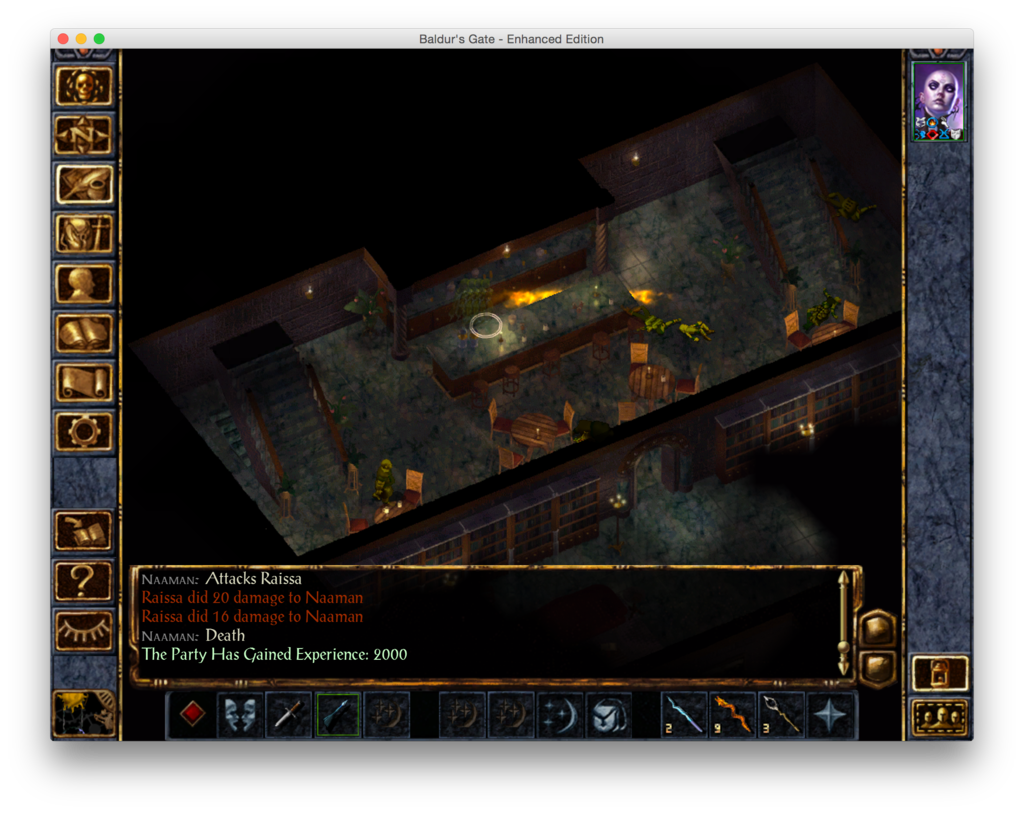
Task: Return to game via skull button
Action: pyautogui.click(x=84, y=86)
